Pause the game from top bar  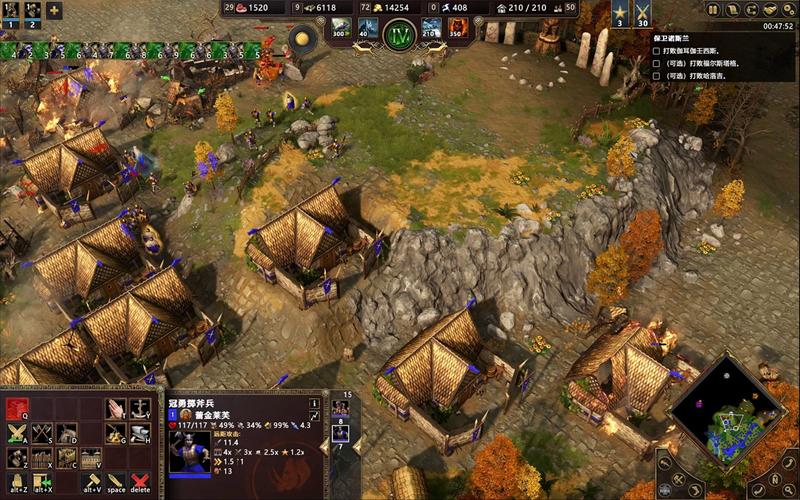(x=713, y=9)
